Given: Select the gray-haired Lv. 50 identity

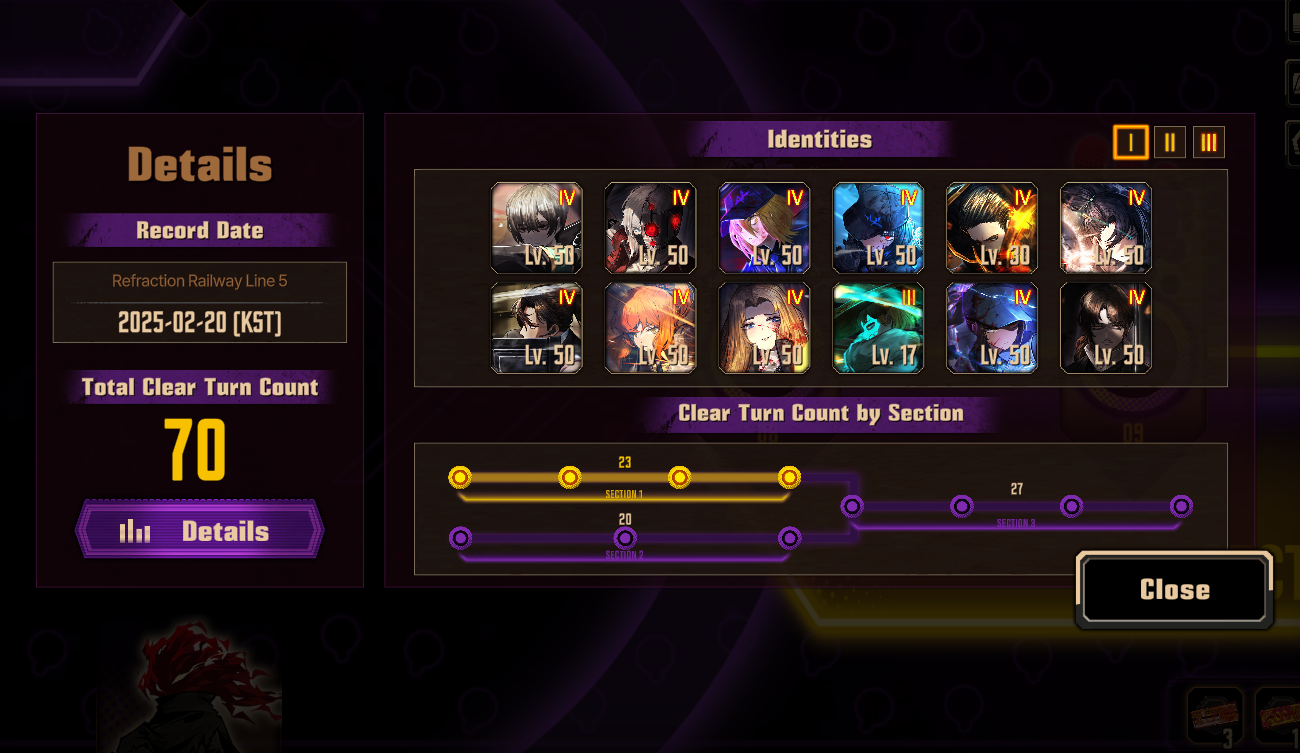Looking at the screenshot, I should pos(537,228).
